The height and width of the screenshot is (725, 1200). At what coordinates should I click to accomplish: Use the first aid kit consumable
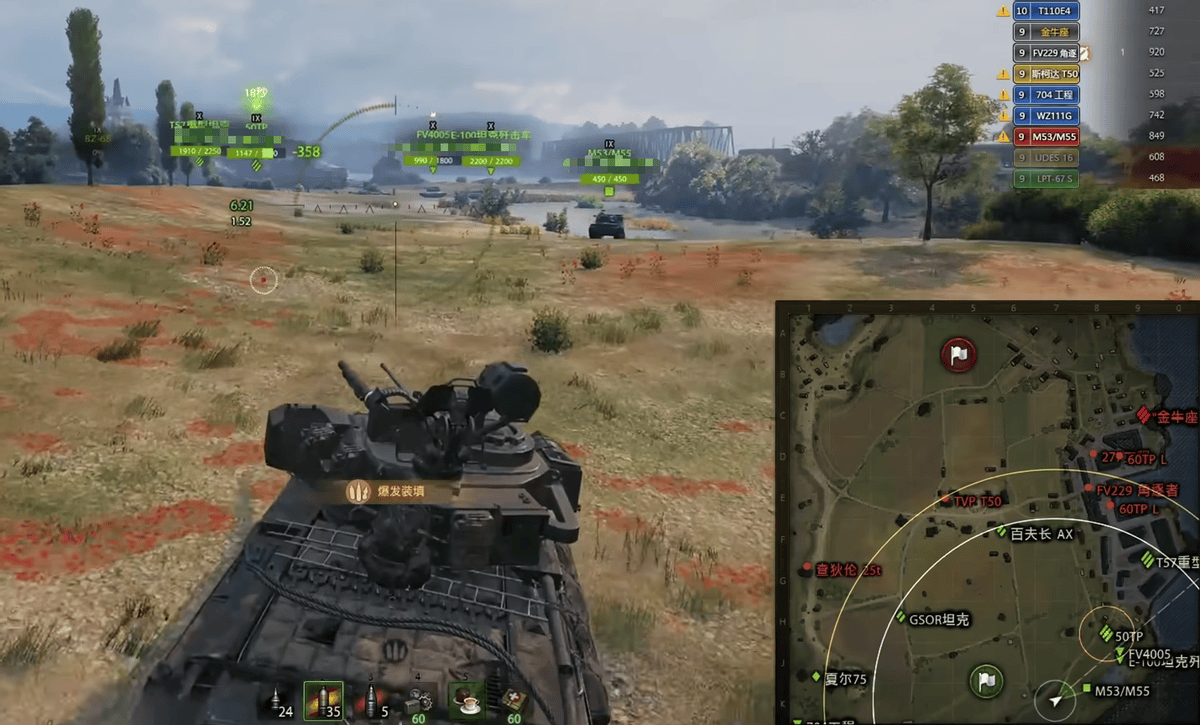click(x=514, y=701)
